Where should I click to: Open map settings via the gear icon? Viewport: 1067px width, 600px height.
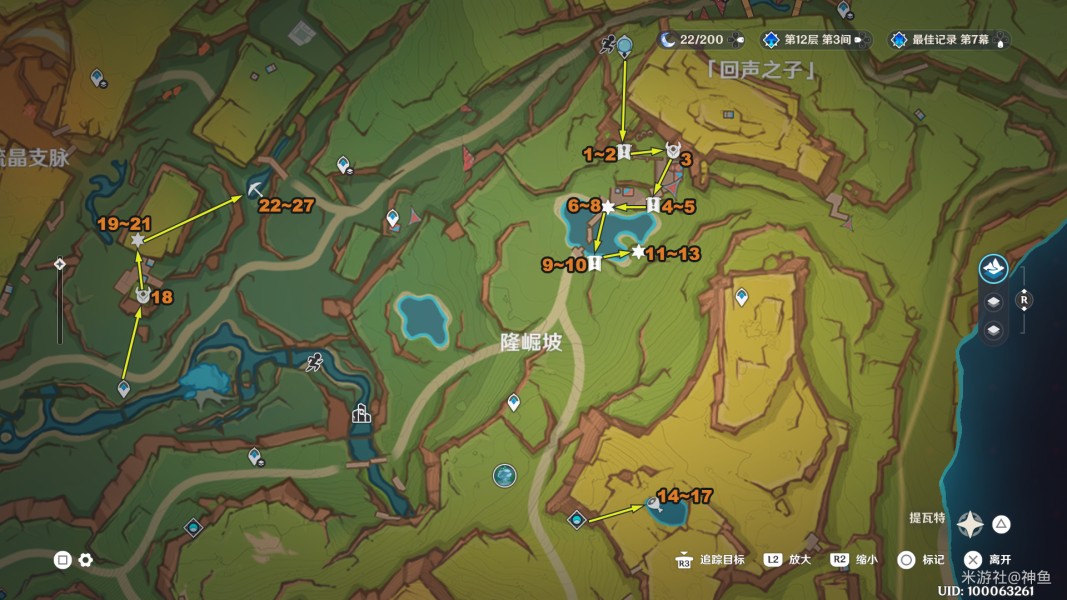click(86, 560)
